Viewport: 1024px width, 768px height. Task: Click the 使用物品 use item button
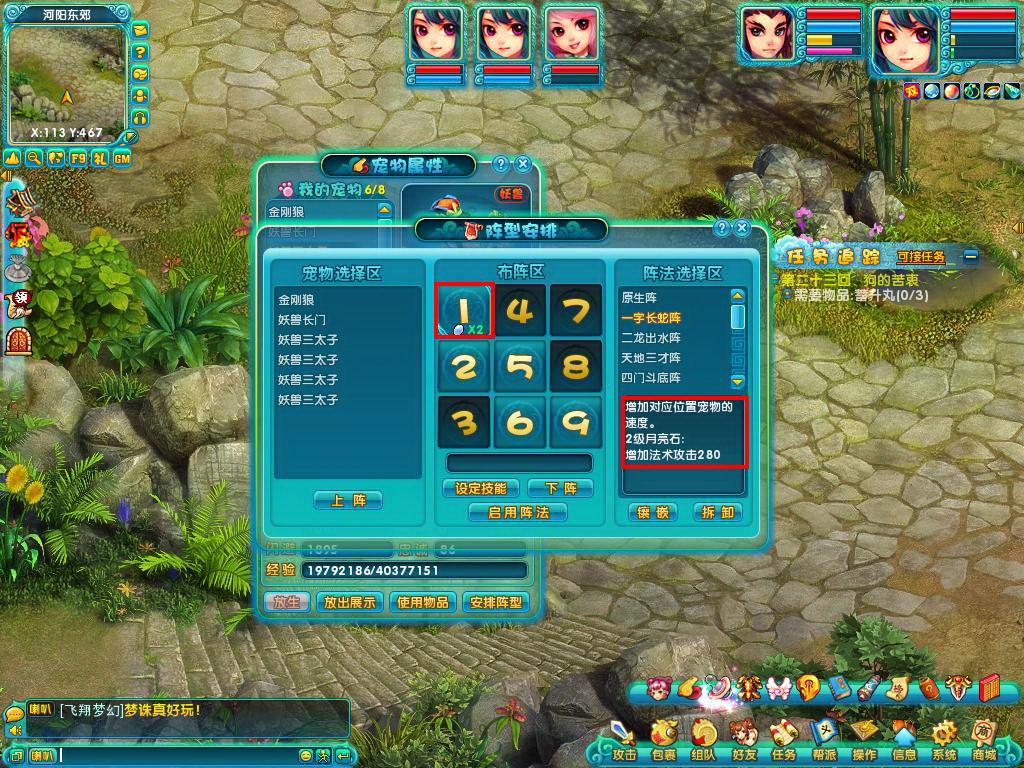(423, 602)
